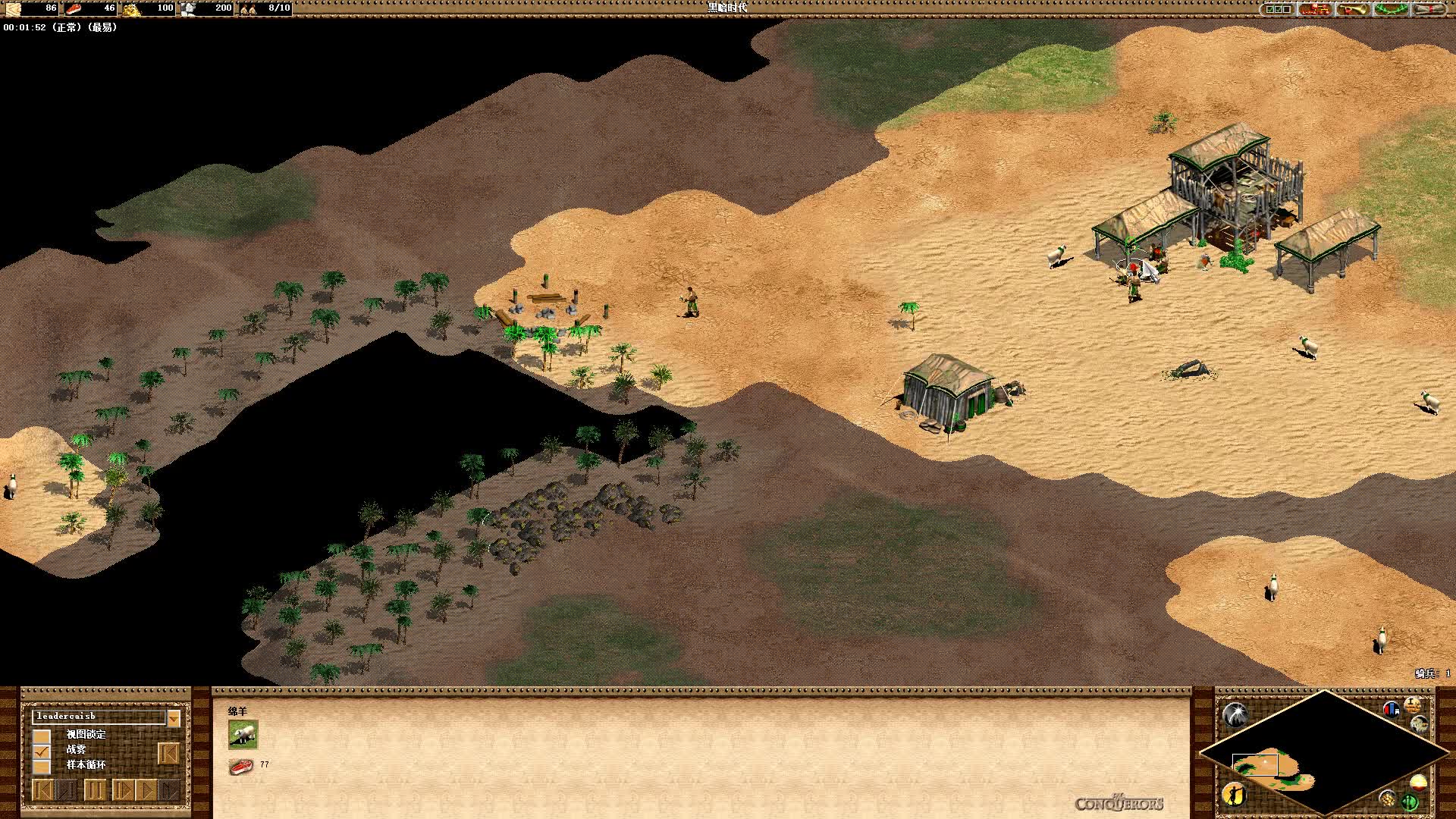This screenshot has width=1456, height=819.
Task: Select the idle villager button
Action: click(x=1235, y=794)
